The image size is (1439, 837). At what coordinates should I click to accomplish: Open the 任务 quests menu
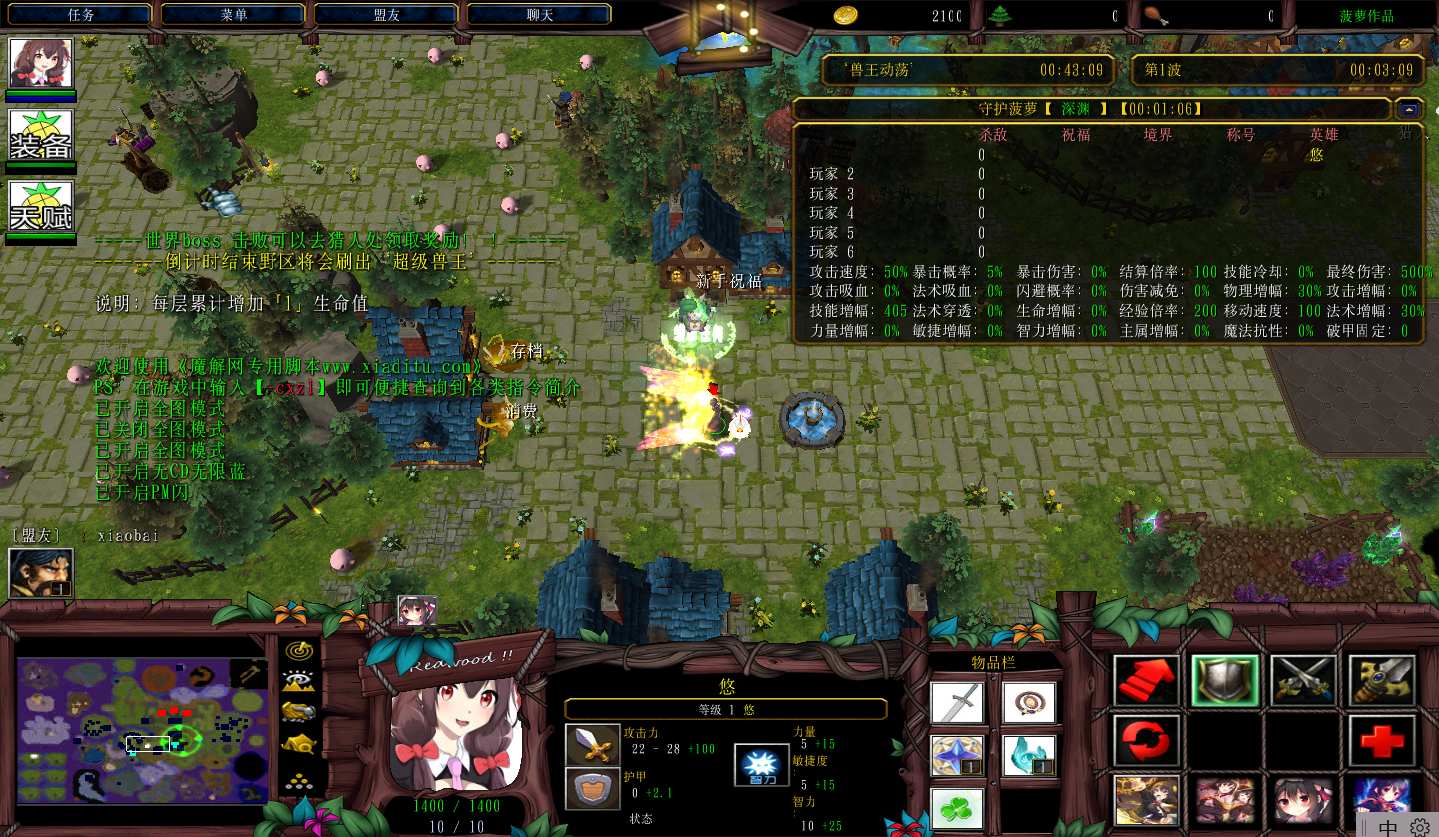81,15
